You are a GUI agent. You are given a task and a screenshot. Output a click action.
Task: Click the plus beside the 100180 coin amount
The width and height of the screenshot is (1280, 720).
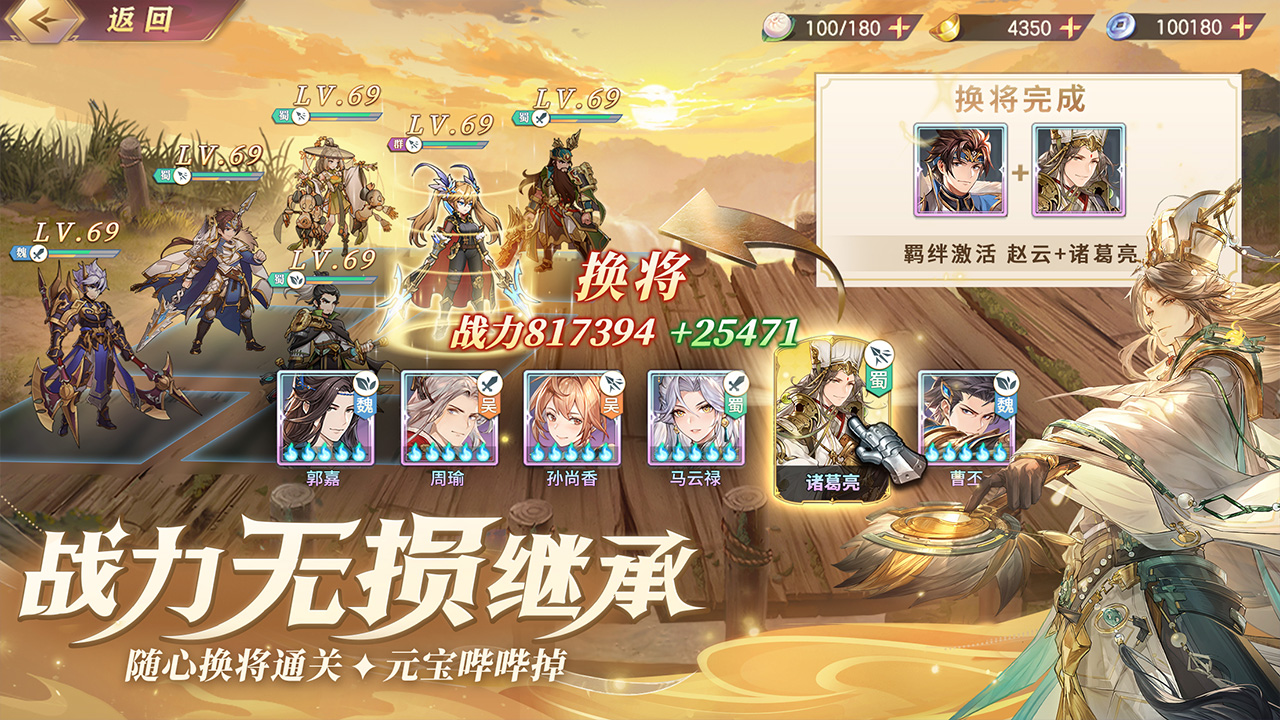[x=1244, y=27]
